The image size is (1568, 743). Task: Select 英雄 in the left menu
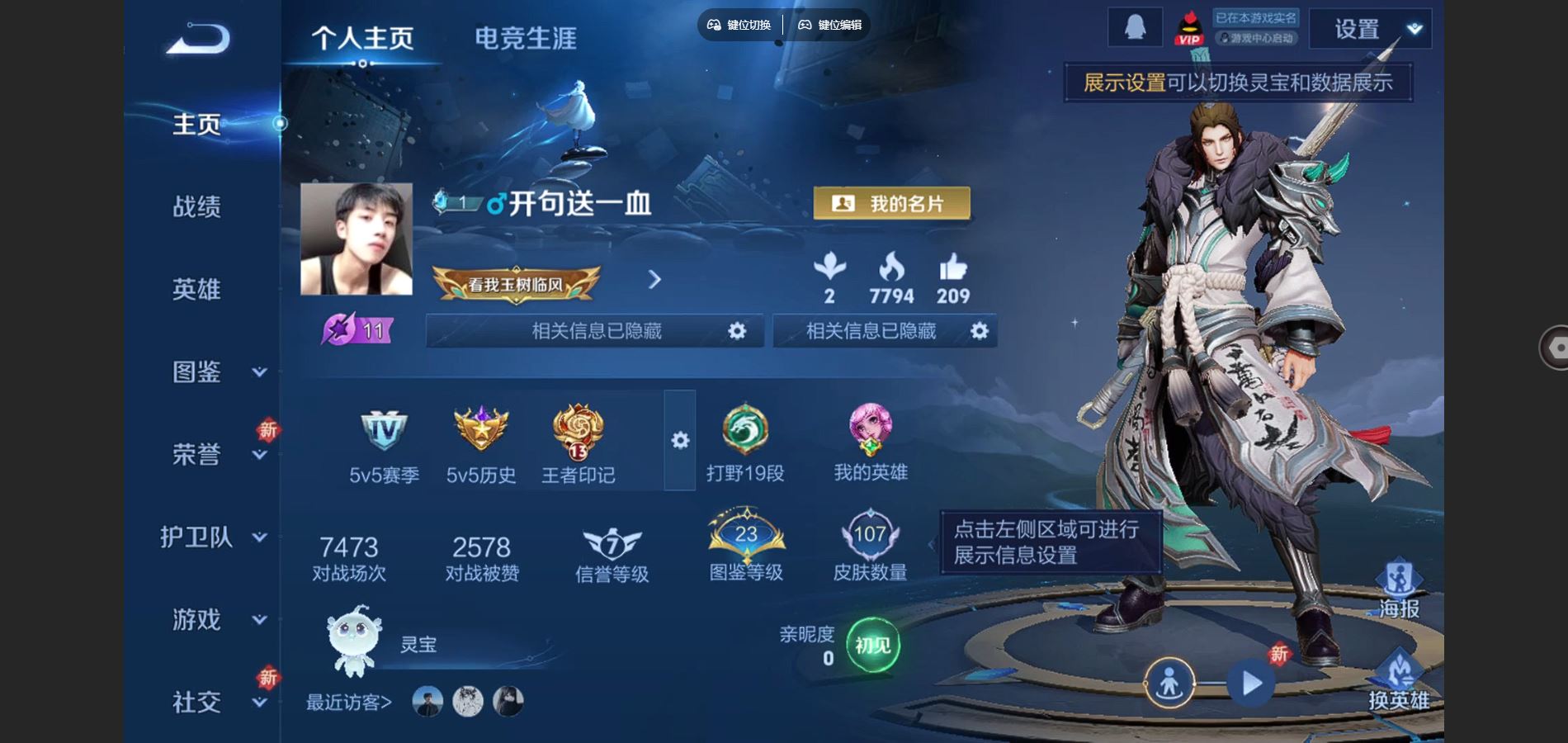tap(196, 289)
